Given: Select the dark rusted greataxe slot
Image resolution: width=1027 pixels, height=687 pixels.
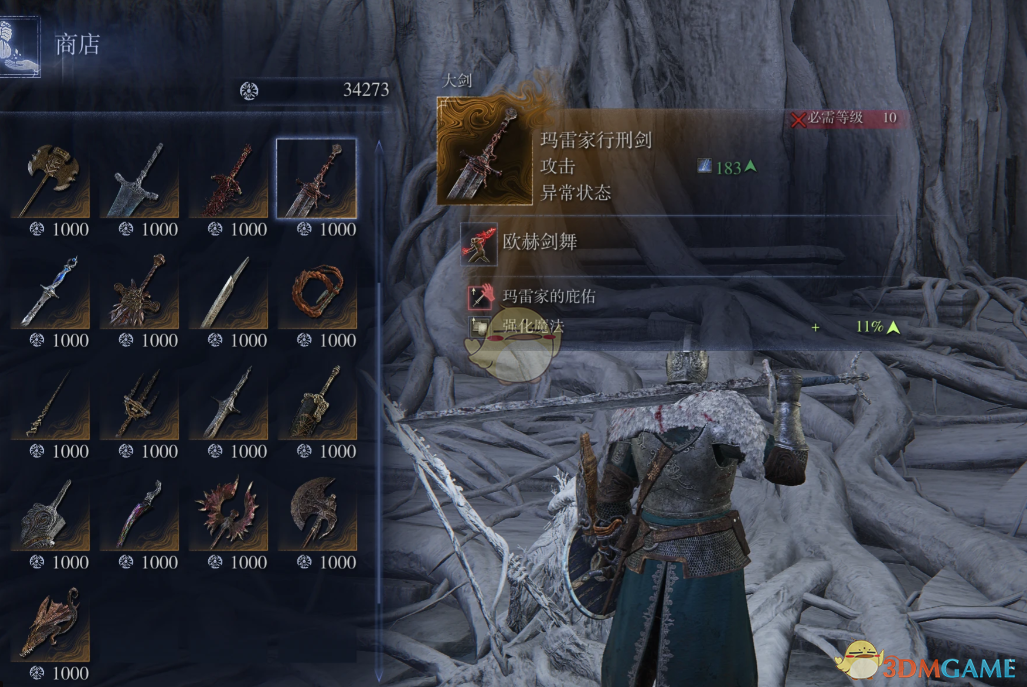Looking at the screenshot, I should click(x=316, y=513).
